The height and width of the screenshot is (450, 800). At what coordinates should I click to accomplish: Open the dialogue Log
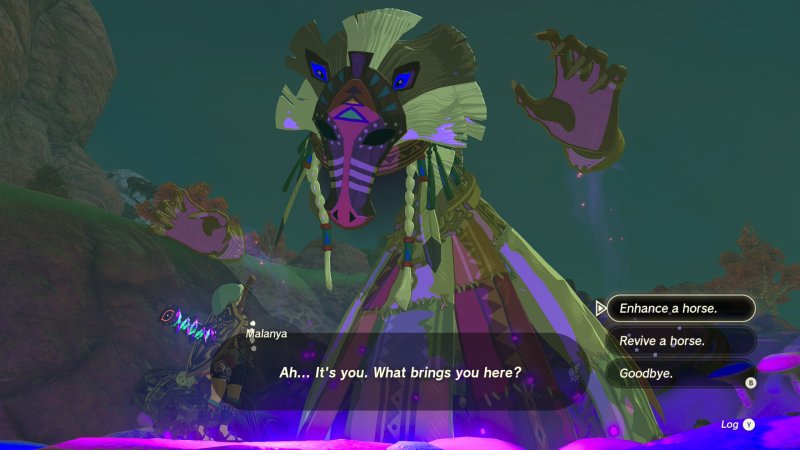click(x=738, y=424)
